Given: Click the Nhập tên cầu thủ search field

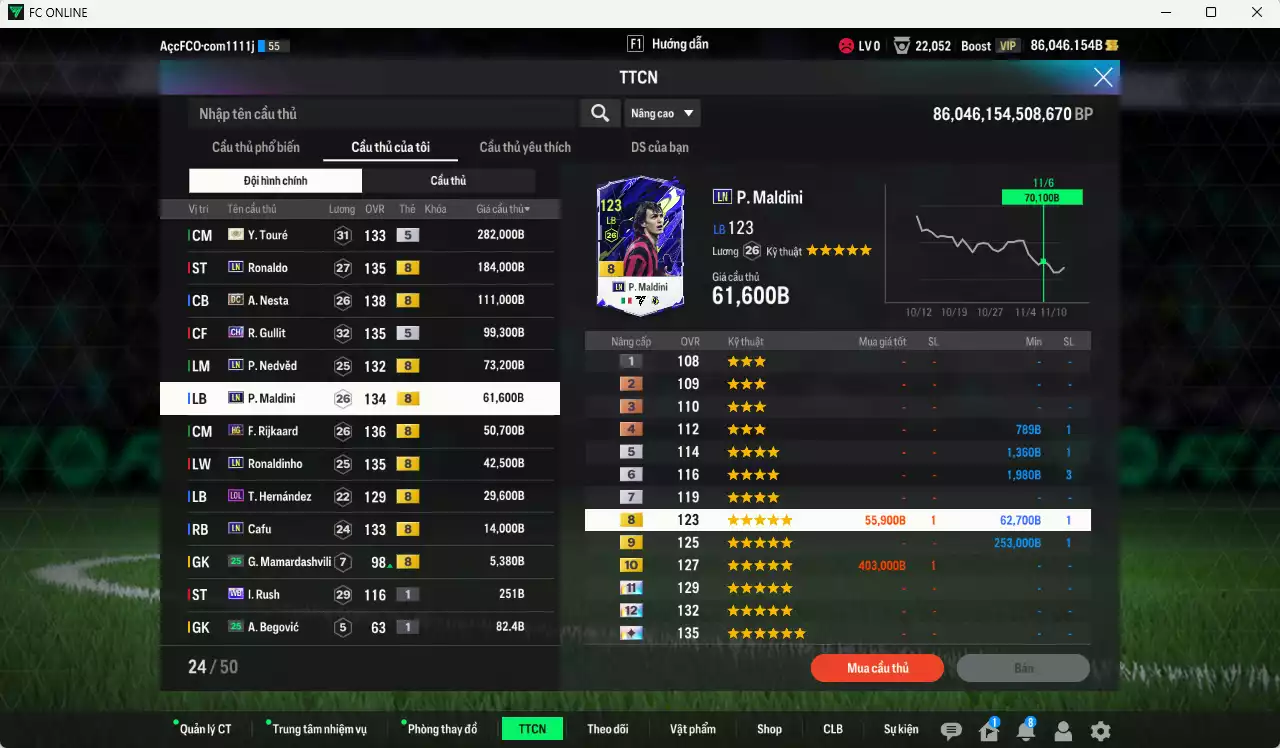Looking at the screenshot, I should (380, 113).
